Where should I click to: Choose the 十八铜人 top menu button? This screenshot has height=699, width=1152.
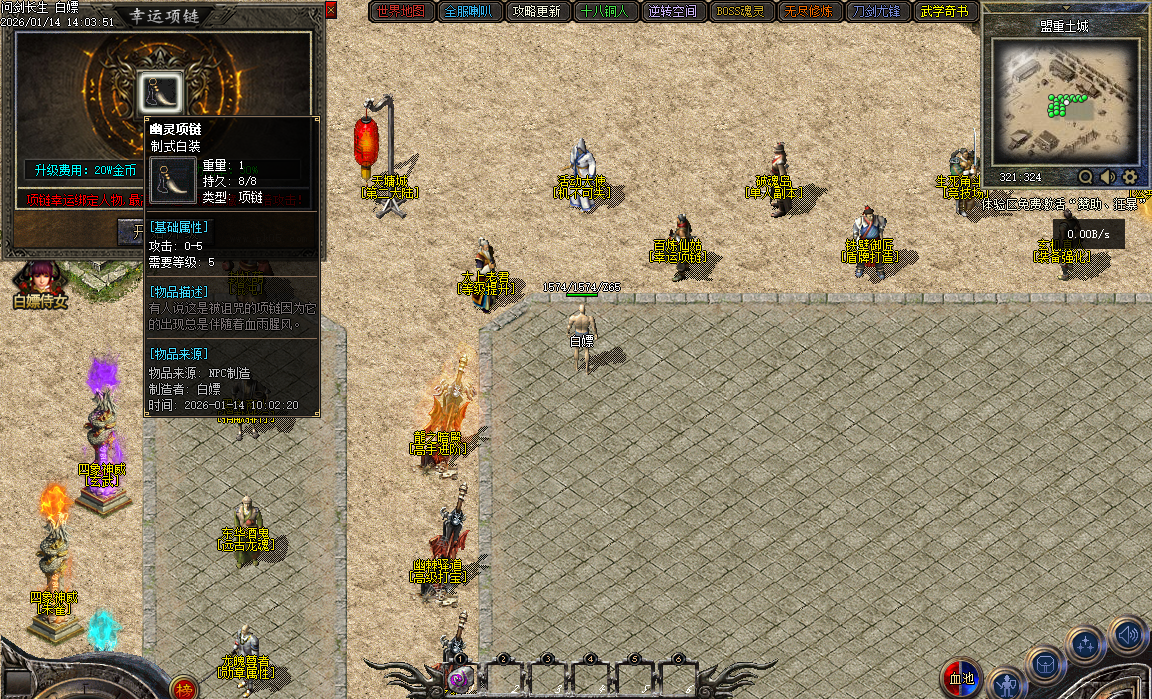click(604, 12)
